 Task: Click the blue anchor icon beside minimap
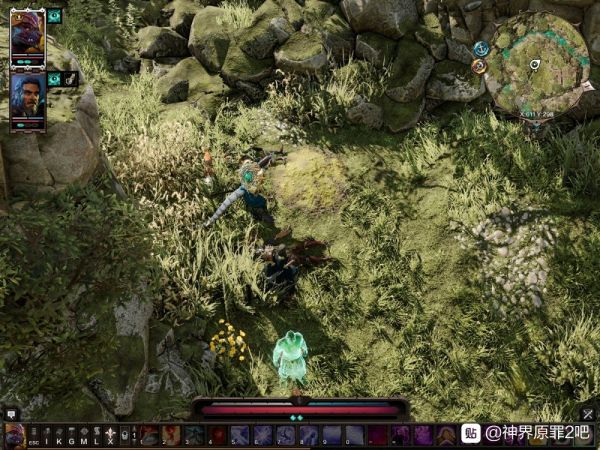[481, 48]
